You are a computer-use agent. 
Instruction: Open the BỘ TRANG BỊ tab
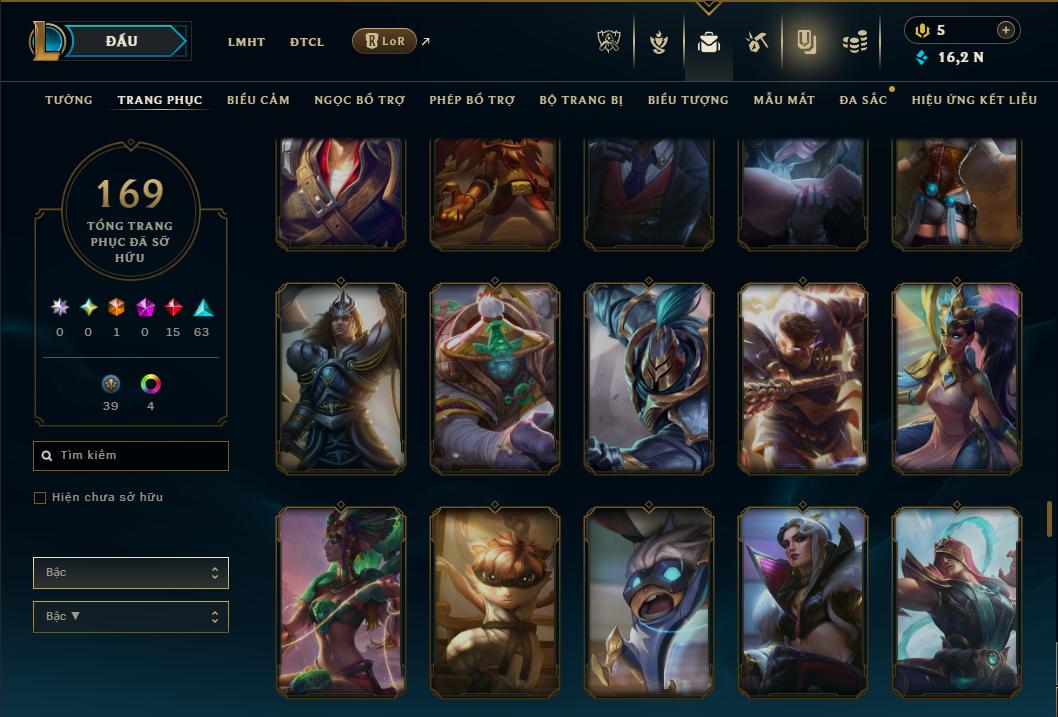pos(581,100)
